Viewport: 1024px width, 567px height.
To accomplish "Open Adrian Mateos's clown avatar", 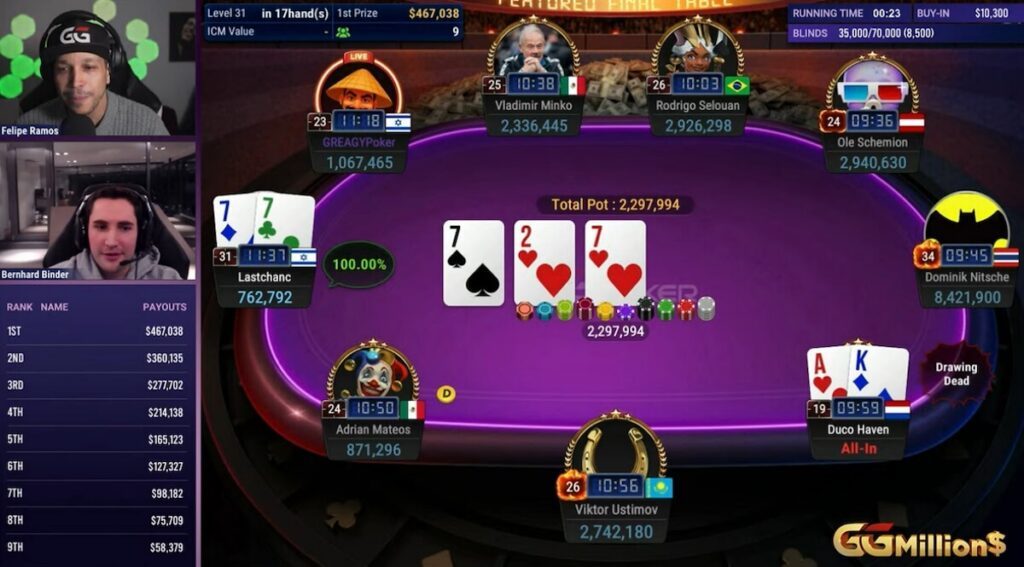I will pos(373,376).
